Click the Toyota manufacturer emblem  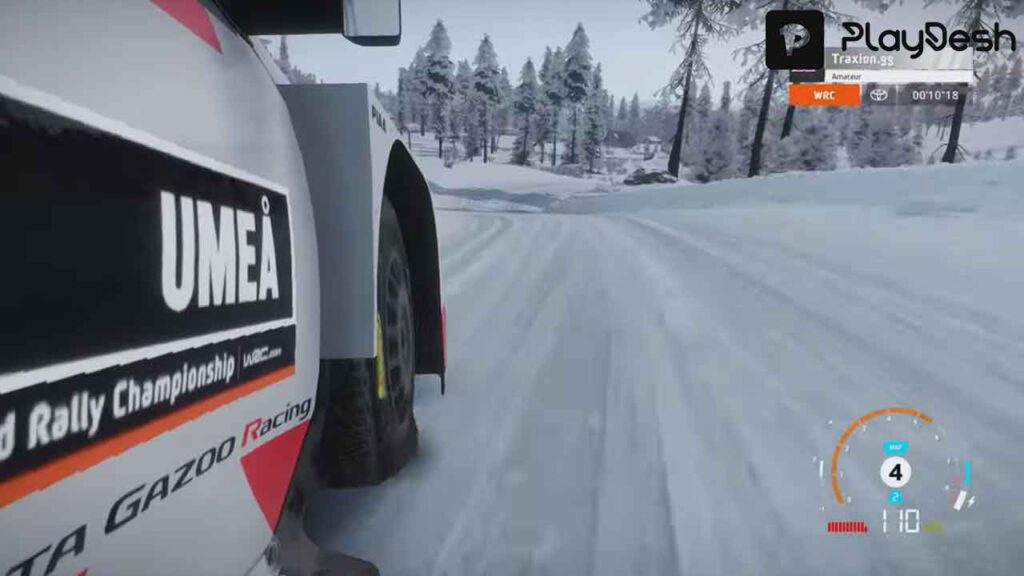coord(878,95)
